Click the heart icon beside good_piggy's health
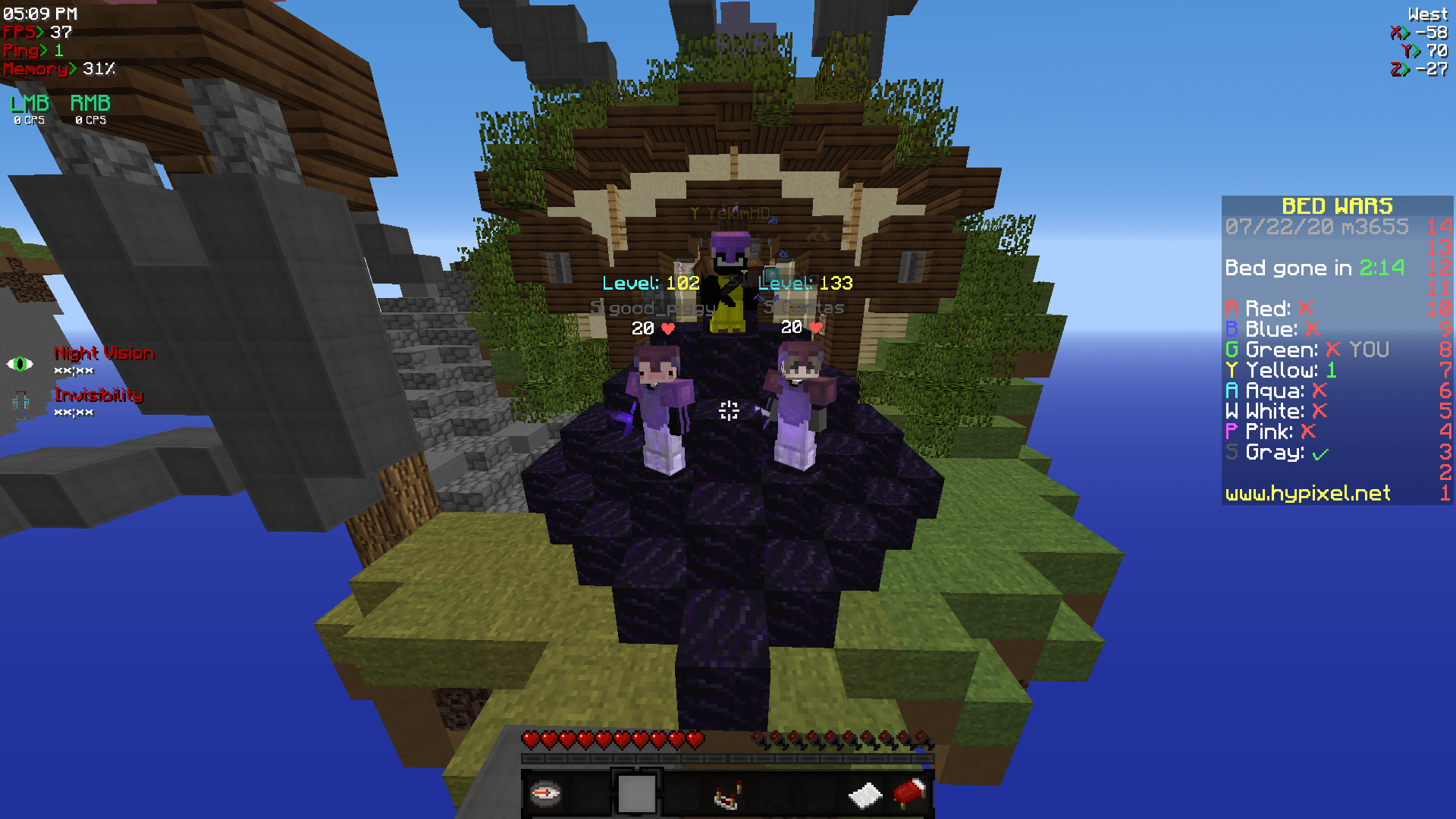Image resolution: width=1456 pixels, height=819 pixels. click(x=667, y=328)
